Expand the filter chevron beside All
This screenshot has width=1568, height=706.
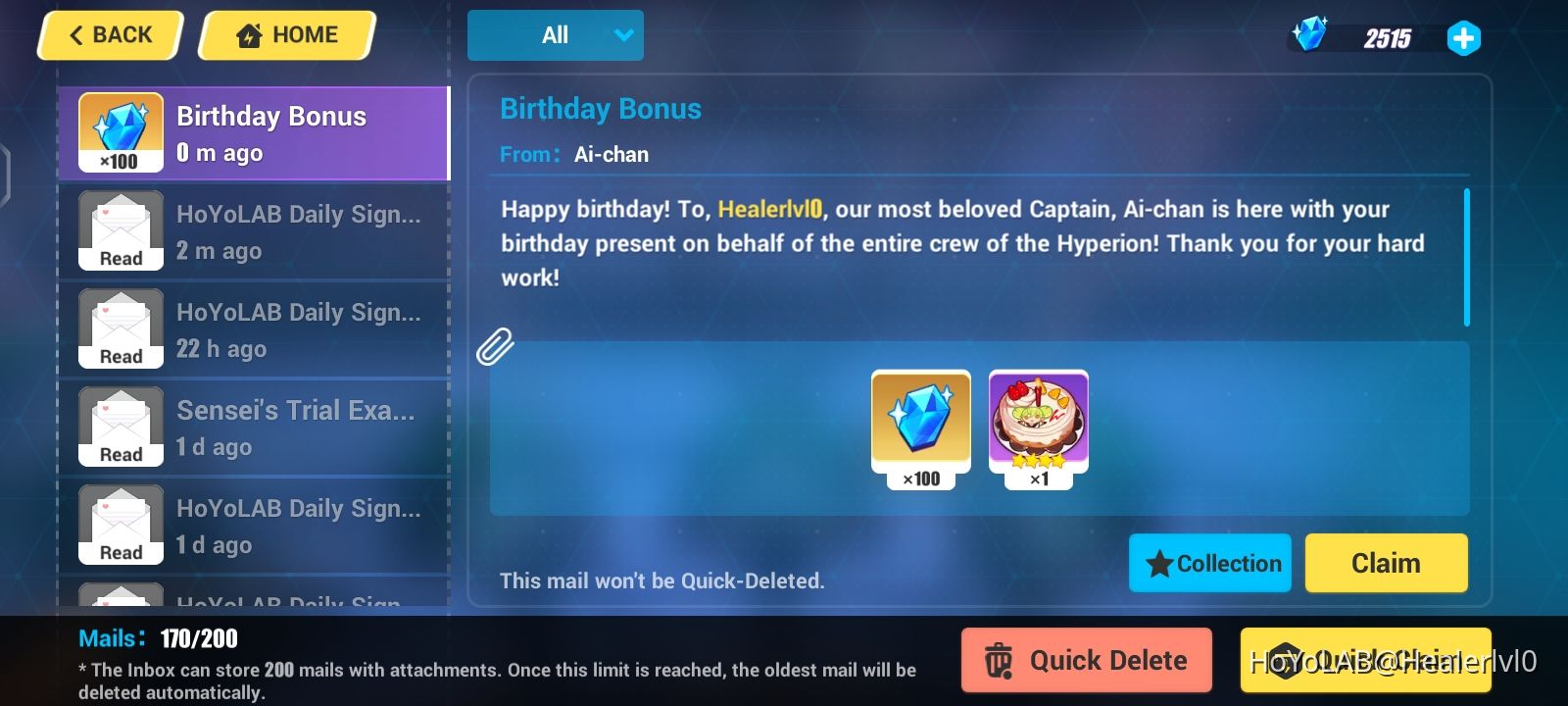click(x=624, y=34)
